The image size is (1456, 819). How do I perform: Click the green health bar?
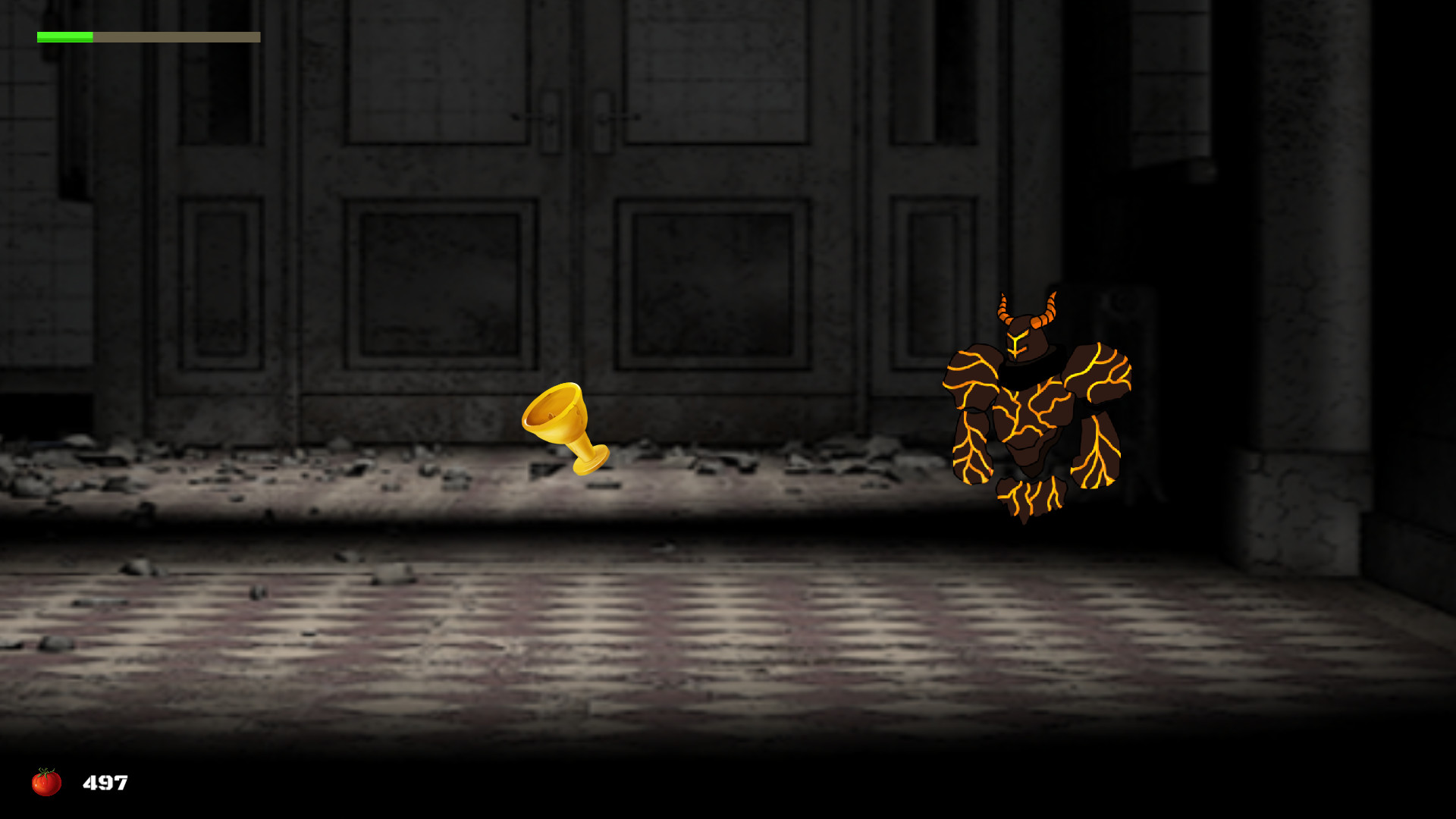(x=64, y=36)
